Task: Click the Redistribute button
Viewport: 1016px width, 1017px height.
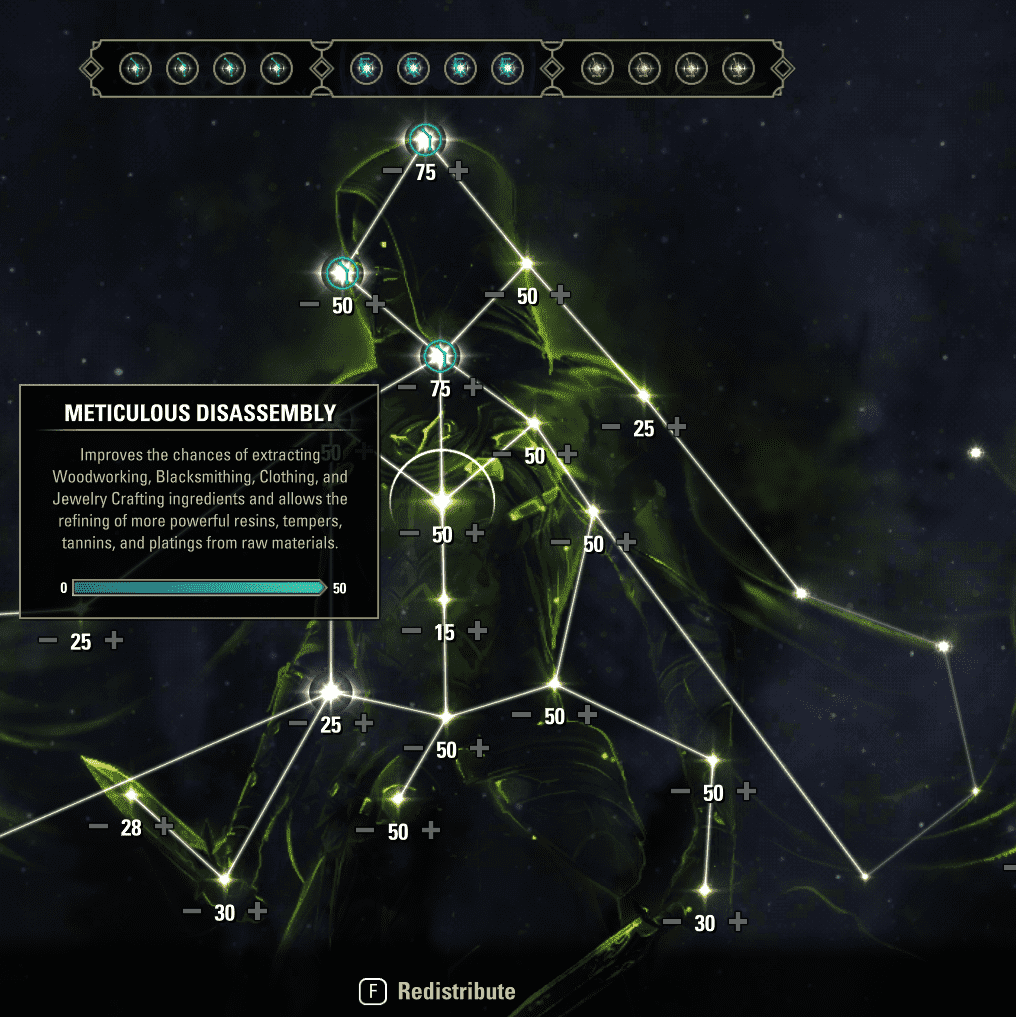Action: point(438,991)
